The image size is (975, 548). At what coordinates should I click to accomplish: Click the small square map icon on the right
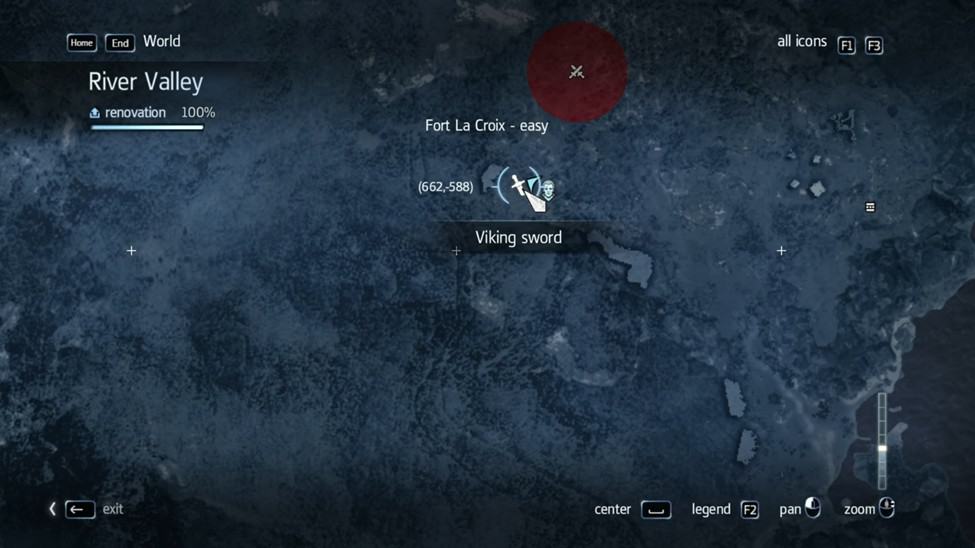(870, 207)
